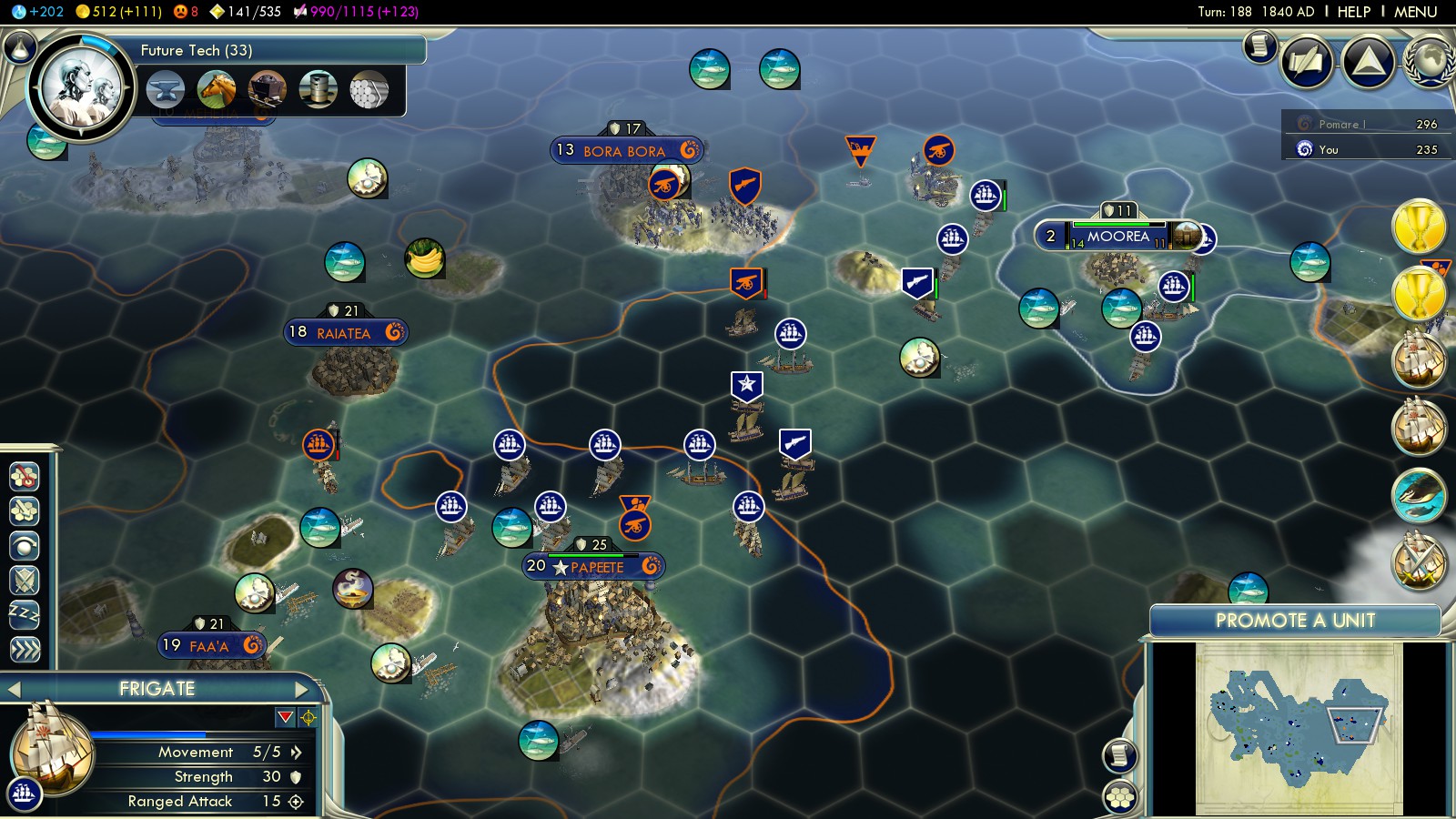Open the scroll-and-quill advisors button
Screen dimensions: 1456x819
[x=1260, y=45]
